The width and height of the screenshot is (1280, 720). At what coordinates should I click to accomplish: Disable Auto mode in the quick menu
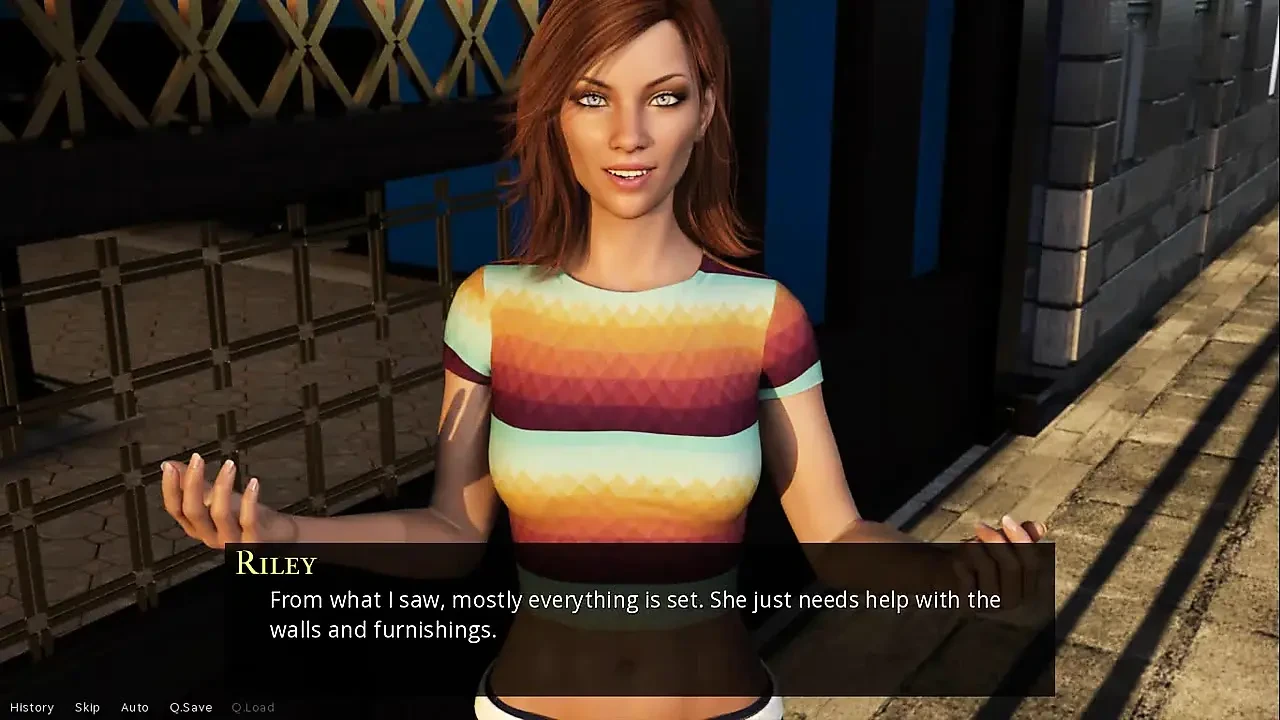coord(135,707)
